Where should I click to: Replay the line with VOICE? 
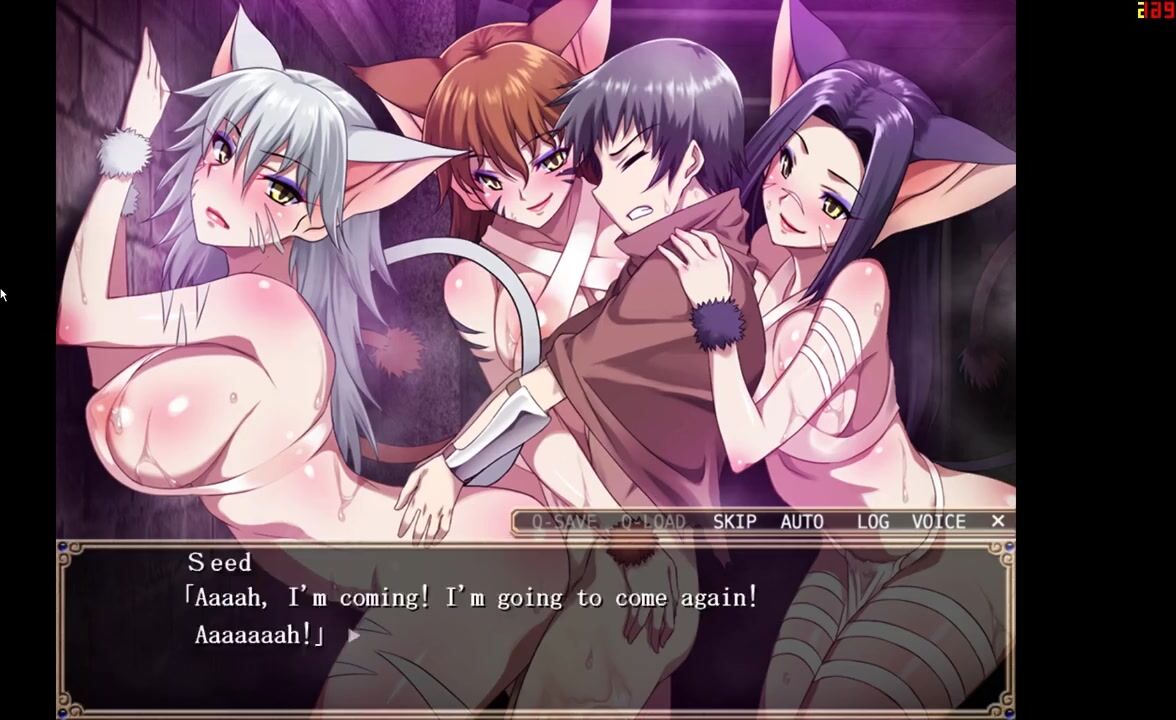pos(938,522)
